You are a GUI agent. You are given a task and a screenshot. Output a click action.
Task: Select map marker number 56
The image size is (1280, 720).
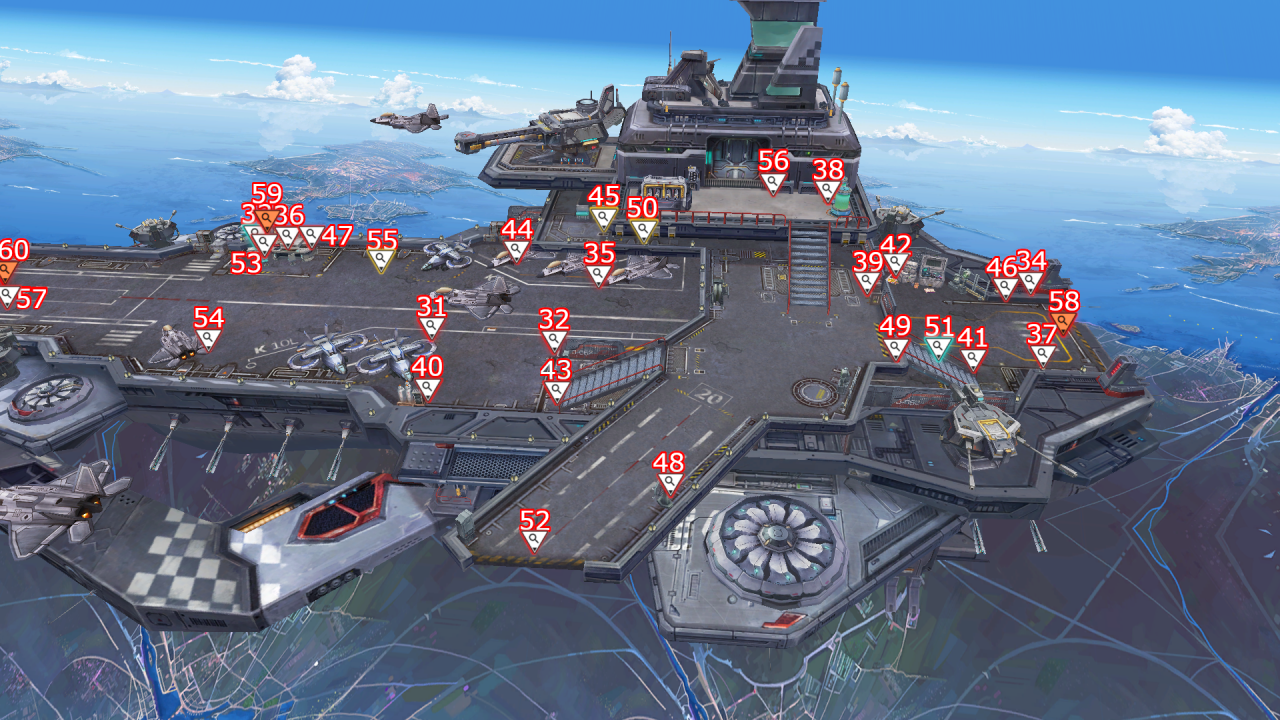click(773, 182)
